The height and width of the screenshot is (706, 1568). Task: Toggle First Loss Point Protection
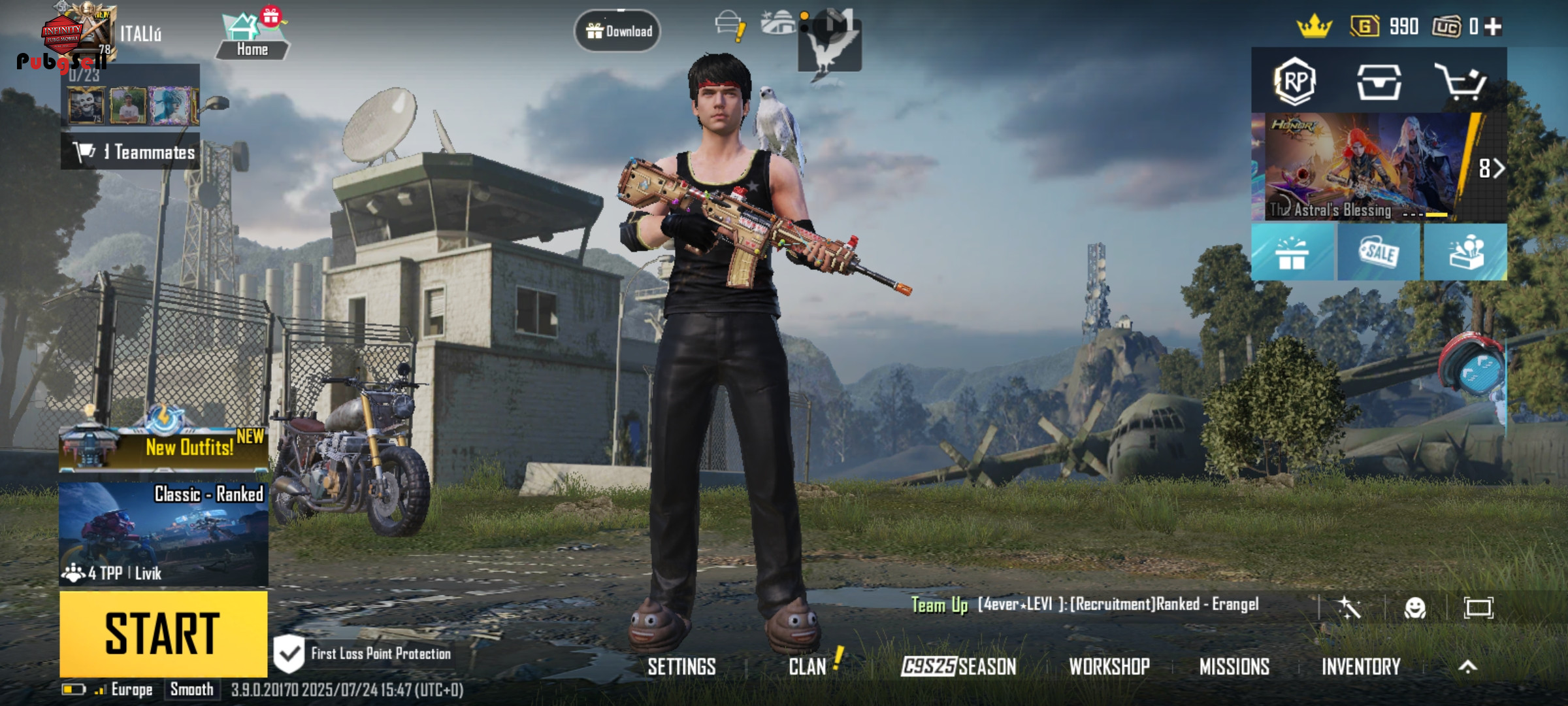click(289, 654)
